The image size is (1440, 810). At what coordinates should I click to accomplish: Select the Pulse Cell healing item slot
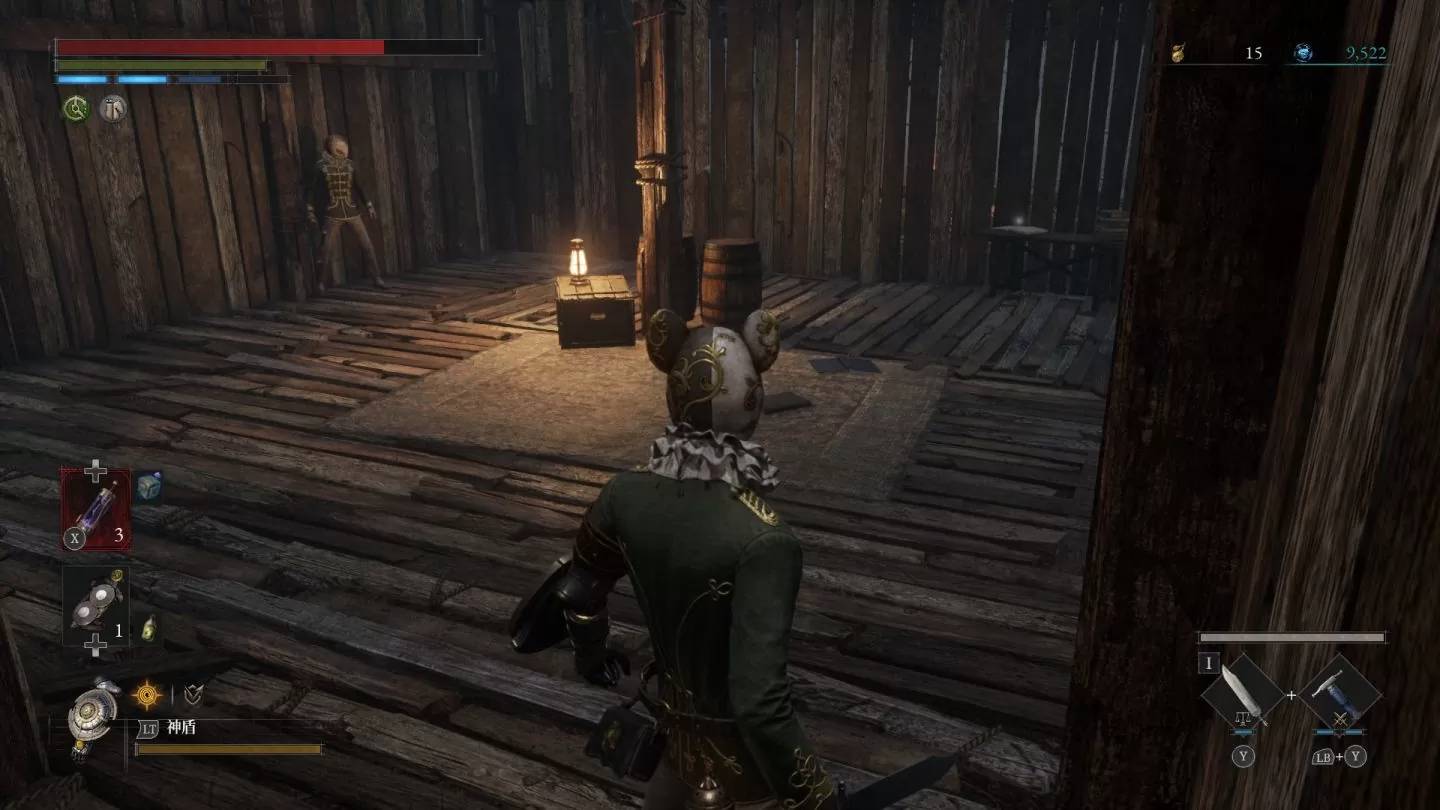point(96,509)
